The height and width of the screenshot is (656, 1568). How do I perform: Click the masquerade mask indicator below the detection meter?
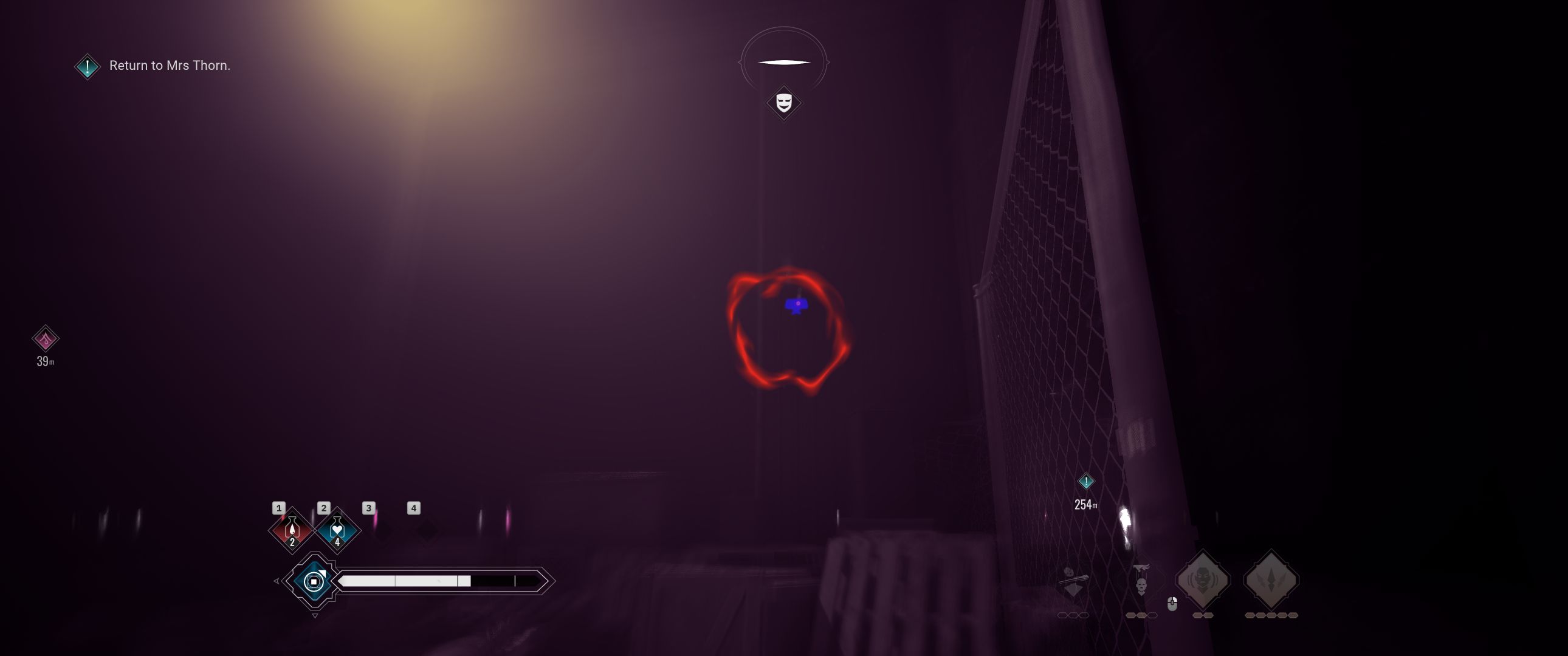click(783, 103)
